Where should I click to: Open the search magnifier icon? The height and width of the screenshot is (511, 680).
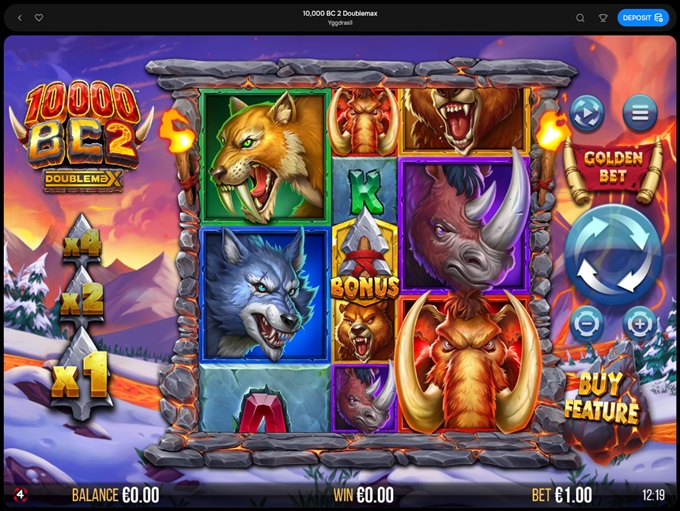[580, 17]
